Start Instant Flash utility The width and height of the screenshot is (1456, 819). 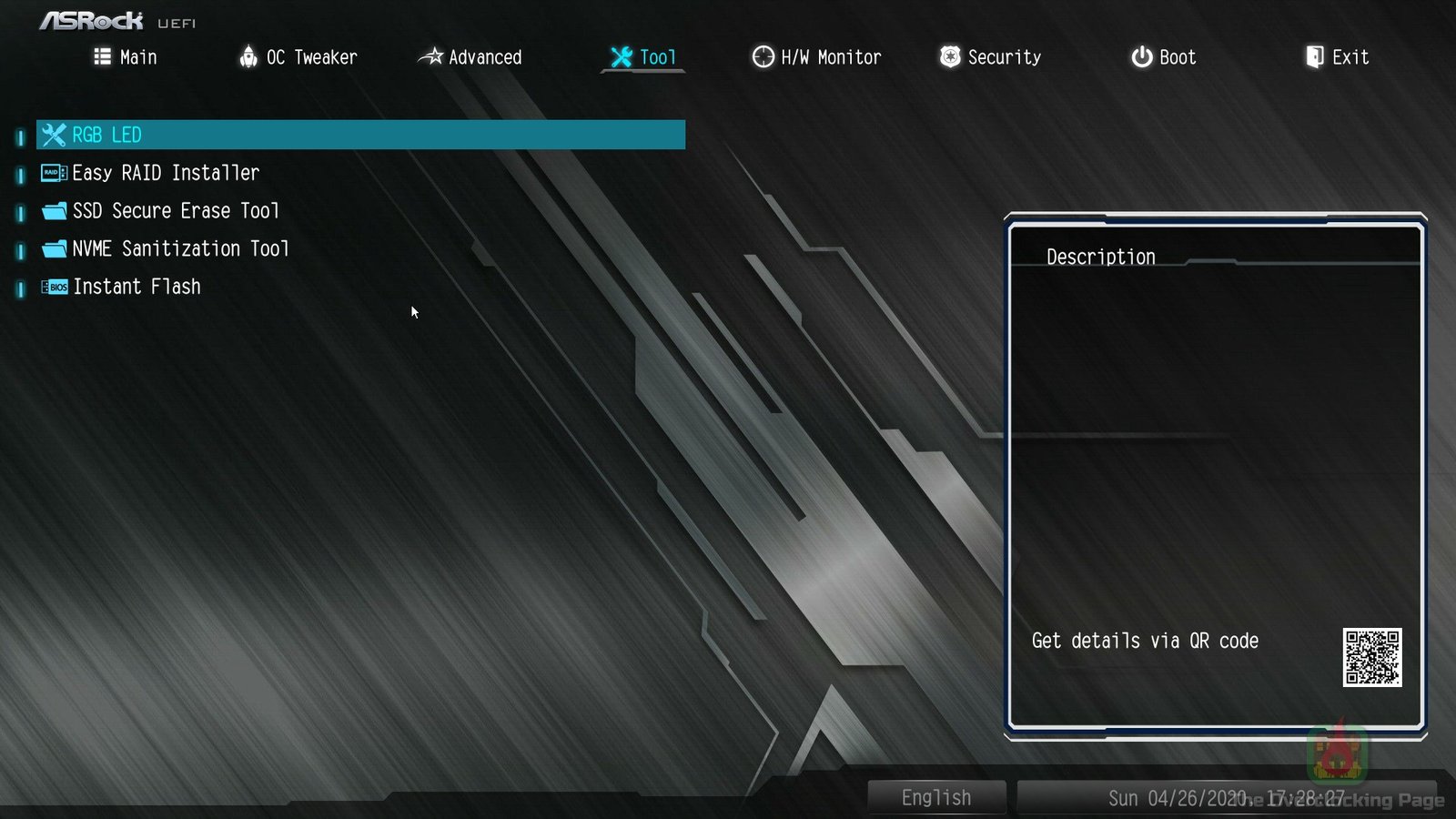pos(136,288)
